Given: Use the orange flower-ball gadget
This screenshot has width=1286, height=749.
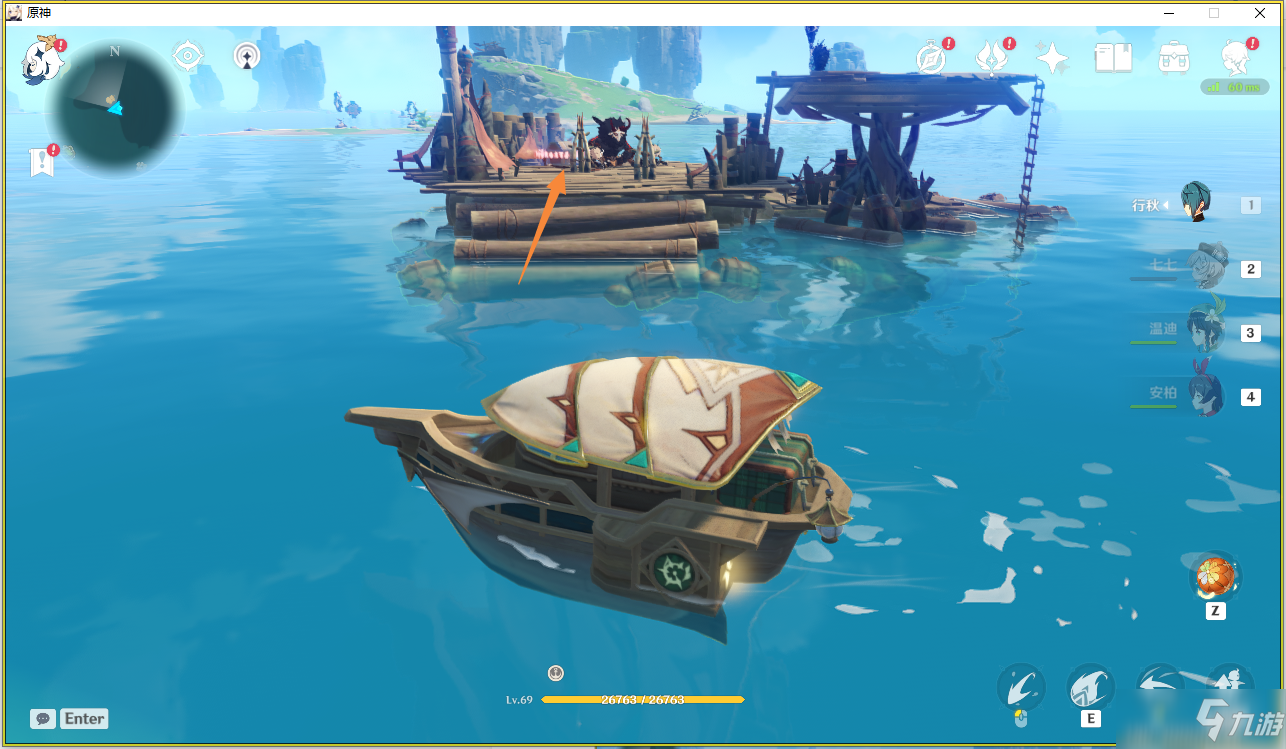Looking at the screenshot, I should (x=1215, y=577).
